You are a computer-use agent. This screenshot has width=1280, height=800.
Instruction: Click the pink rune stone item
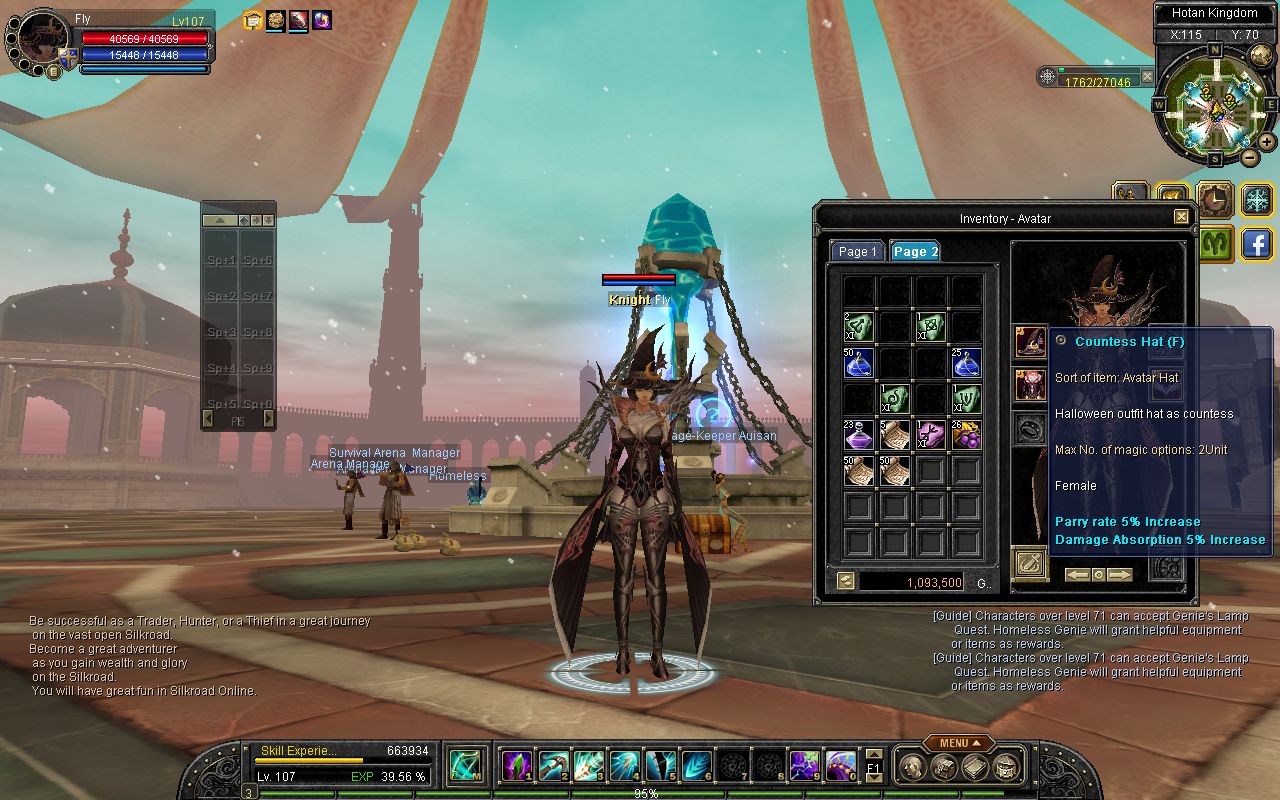coord(930,434)
